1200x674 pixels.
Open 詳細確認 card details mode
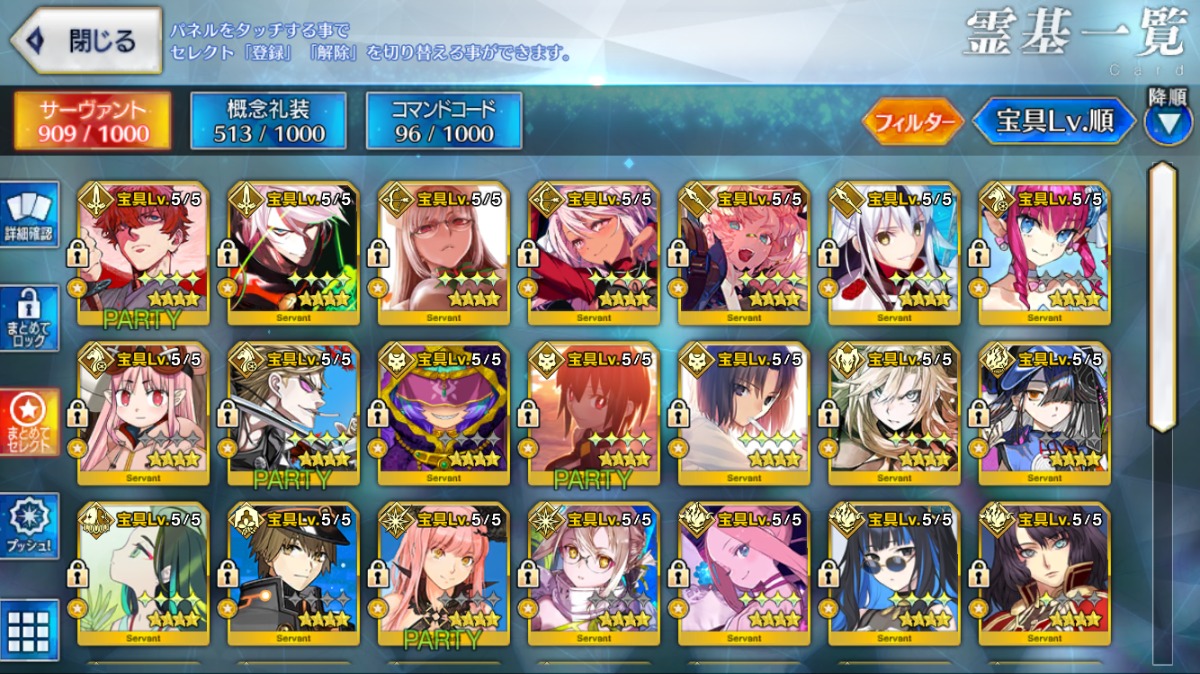tap(29, 215)
